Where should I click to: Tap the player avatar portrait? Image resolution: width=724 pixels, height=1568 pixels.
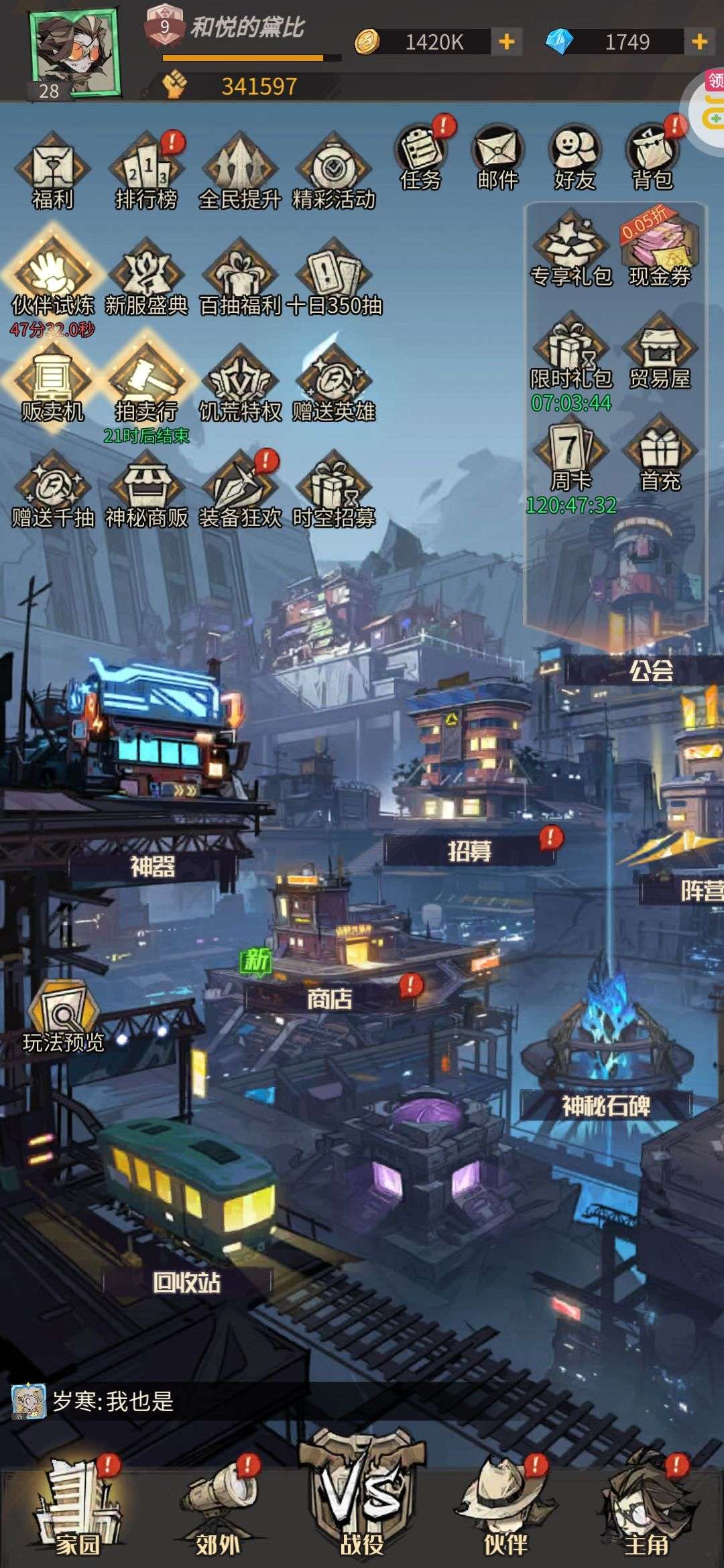tap(74, 52)
